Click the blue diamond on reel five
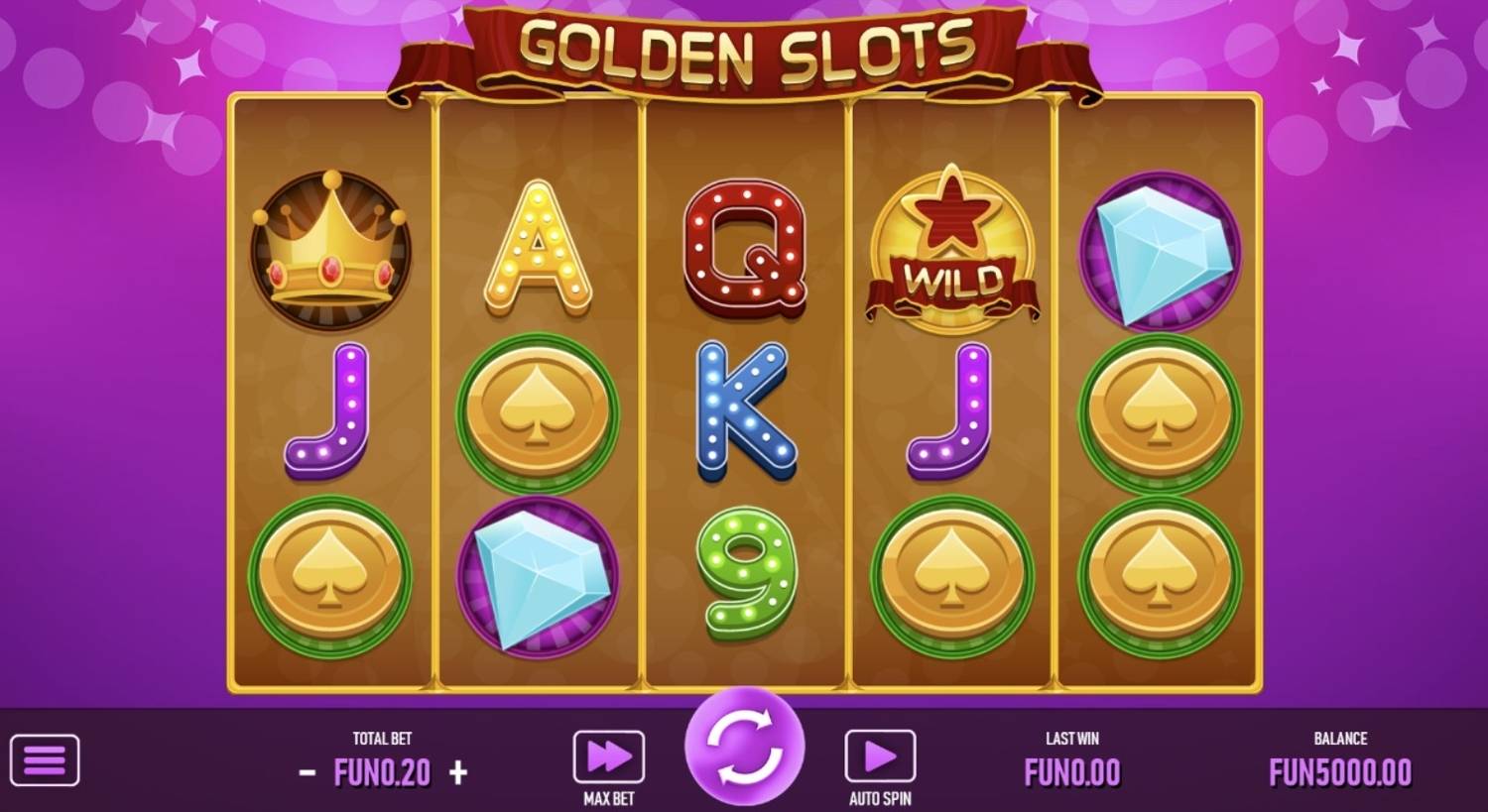Viewport: 1488px width, 812px height. pos(1163,250)
